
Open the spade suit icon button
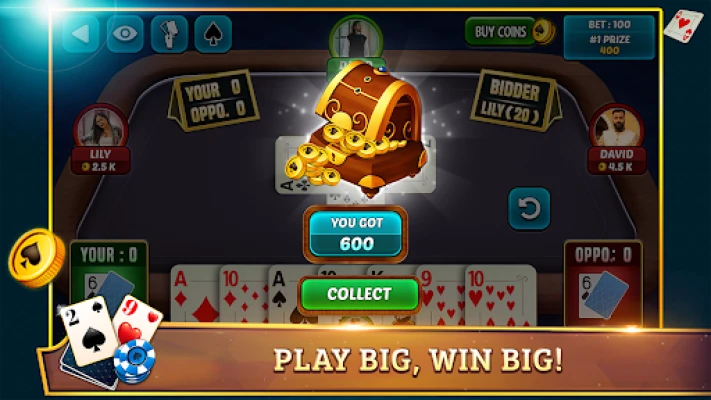[x=212, y=34]
